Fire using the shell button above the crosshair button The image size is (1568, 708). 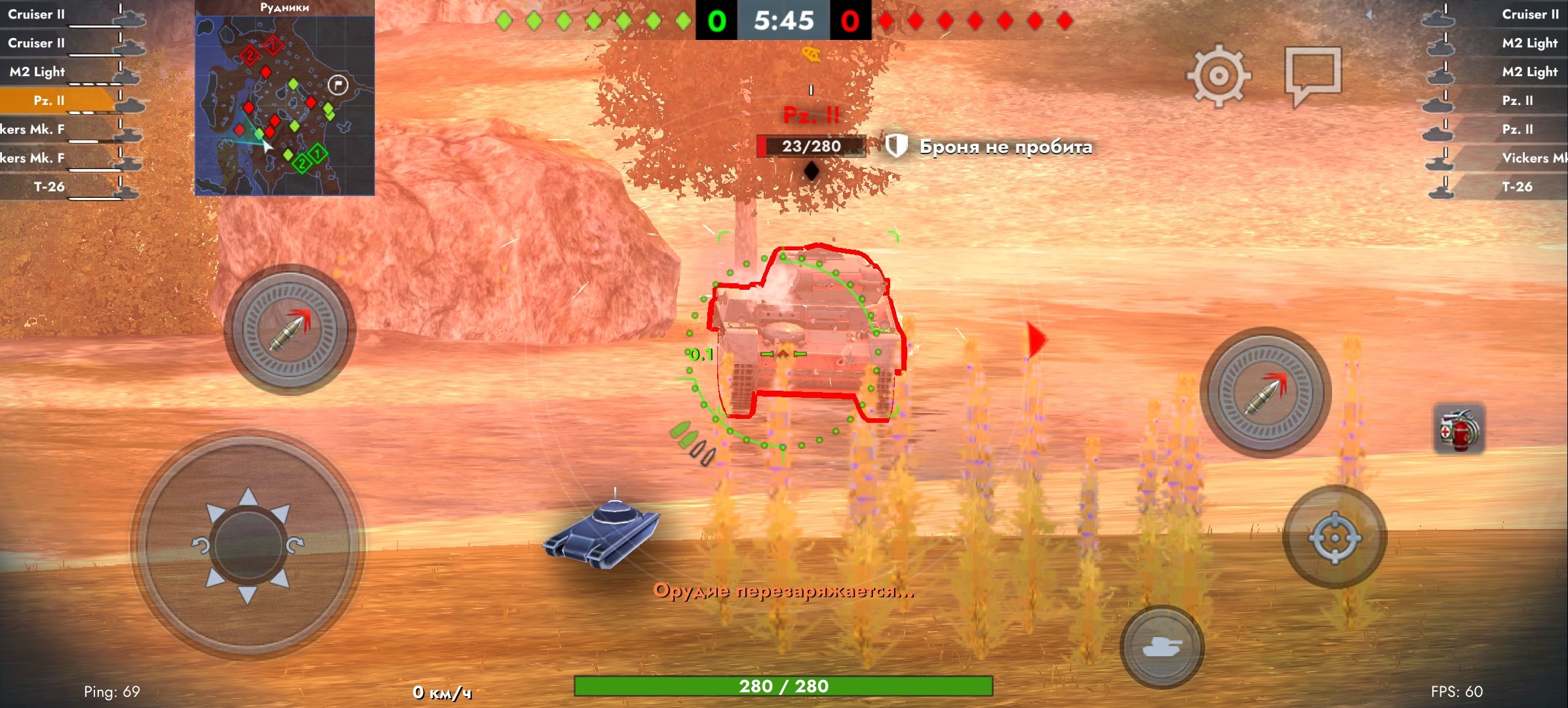(x=1264, y=393)
